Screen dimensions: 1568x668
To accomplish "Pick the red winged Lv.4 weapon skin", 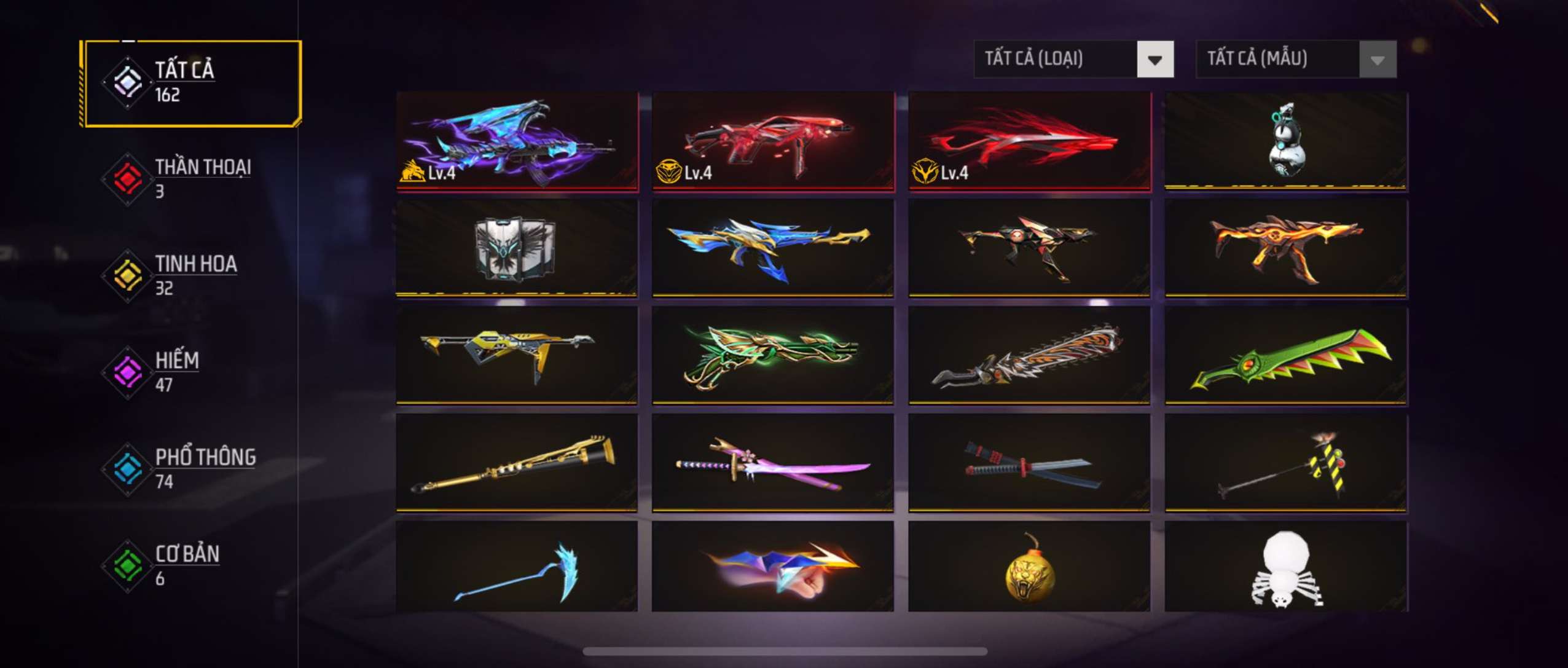I will click(x=1029, y=141).
